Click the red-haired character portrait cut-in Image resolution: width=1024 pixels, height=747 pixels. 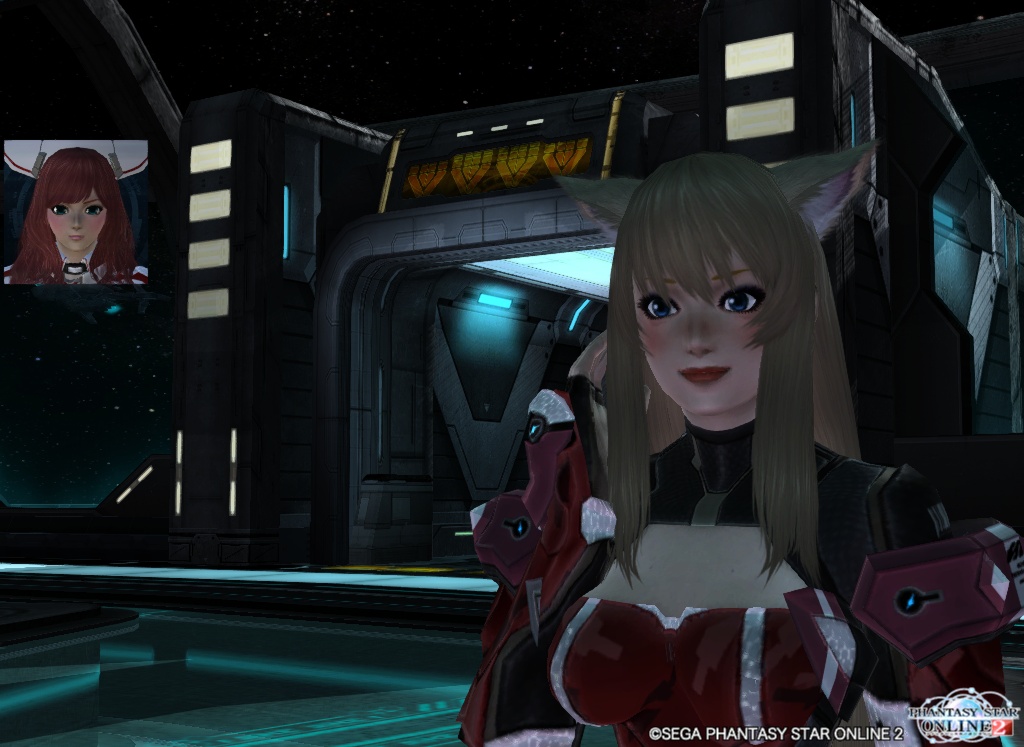click(76, 212)
